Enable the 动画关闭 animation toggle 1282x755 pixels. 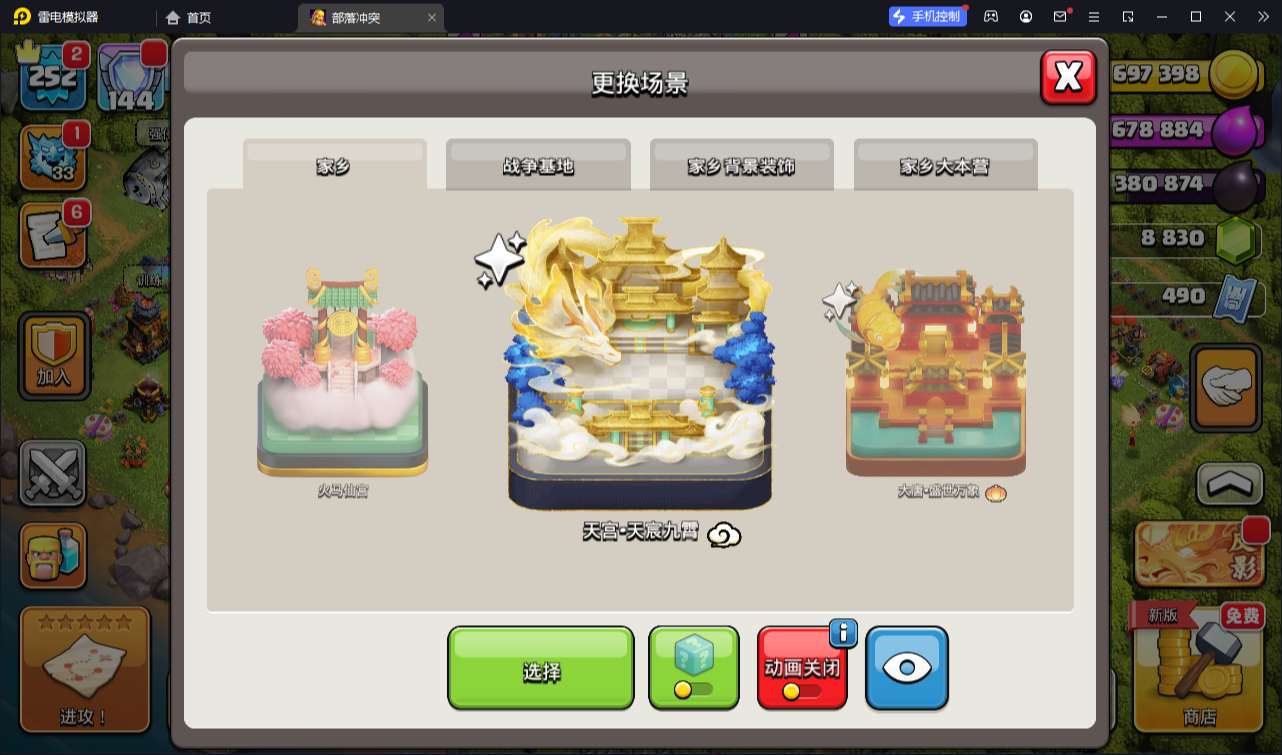tap(802, 668)
